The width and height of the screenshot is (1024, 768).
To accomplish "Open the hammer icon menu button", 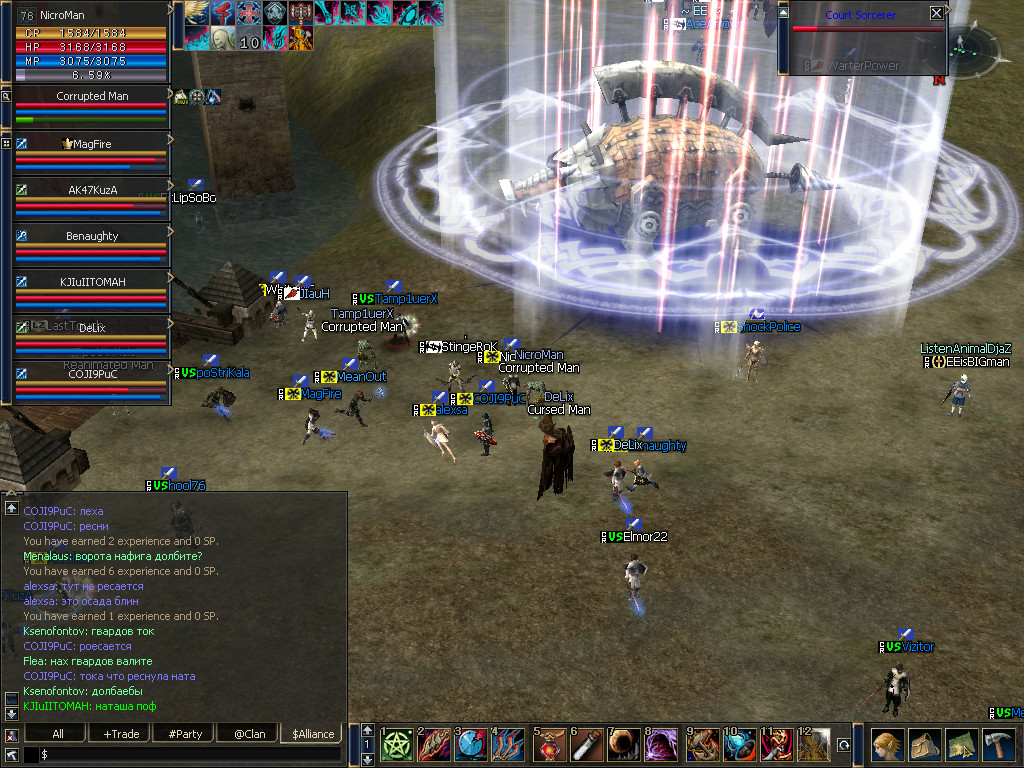I will click(x=999, y=746).
